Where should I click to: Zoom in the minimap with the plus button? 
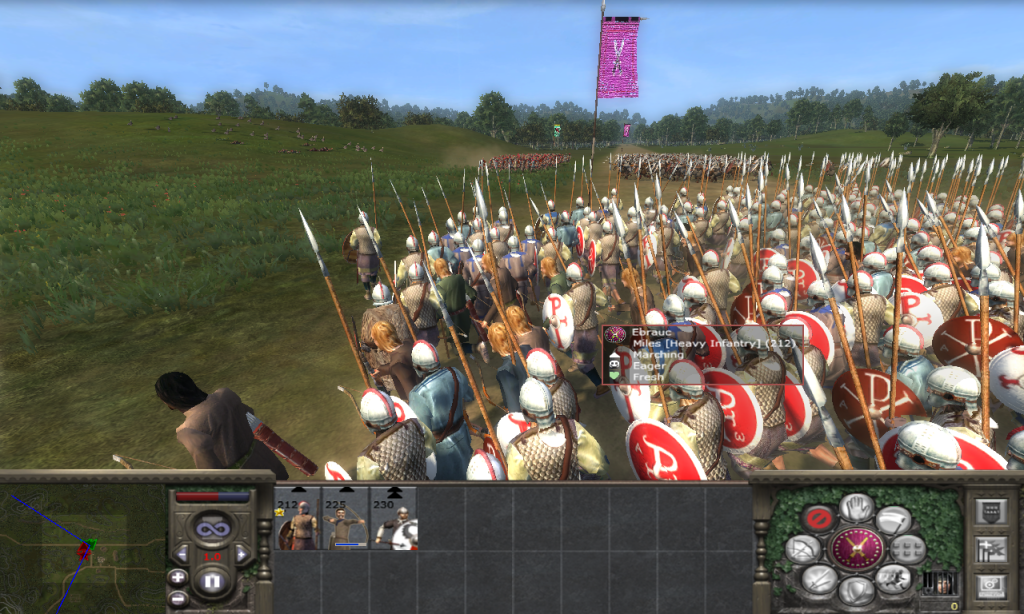coord(177,577)
